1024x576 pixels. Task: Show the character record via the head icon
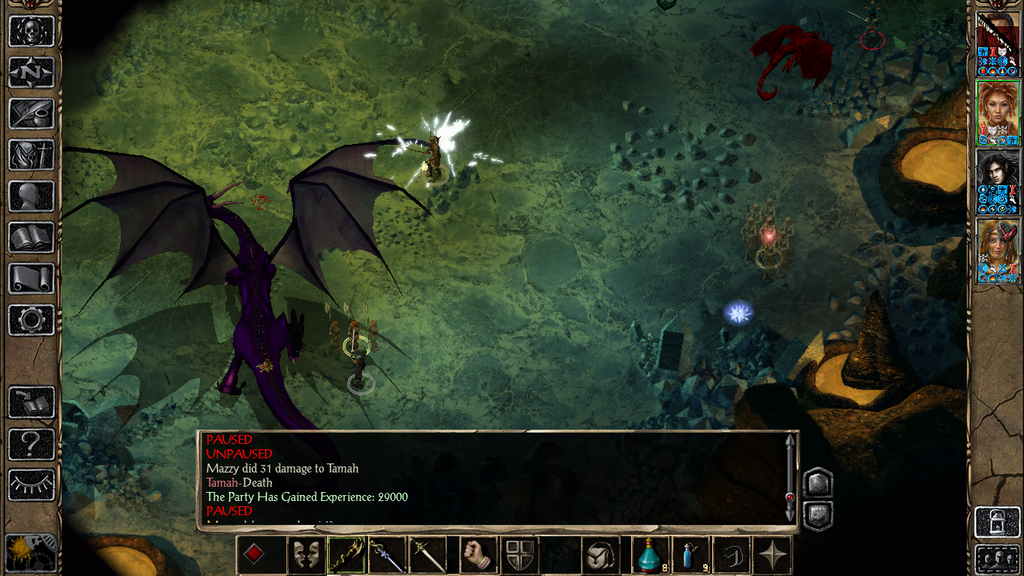point(31,196)
